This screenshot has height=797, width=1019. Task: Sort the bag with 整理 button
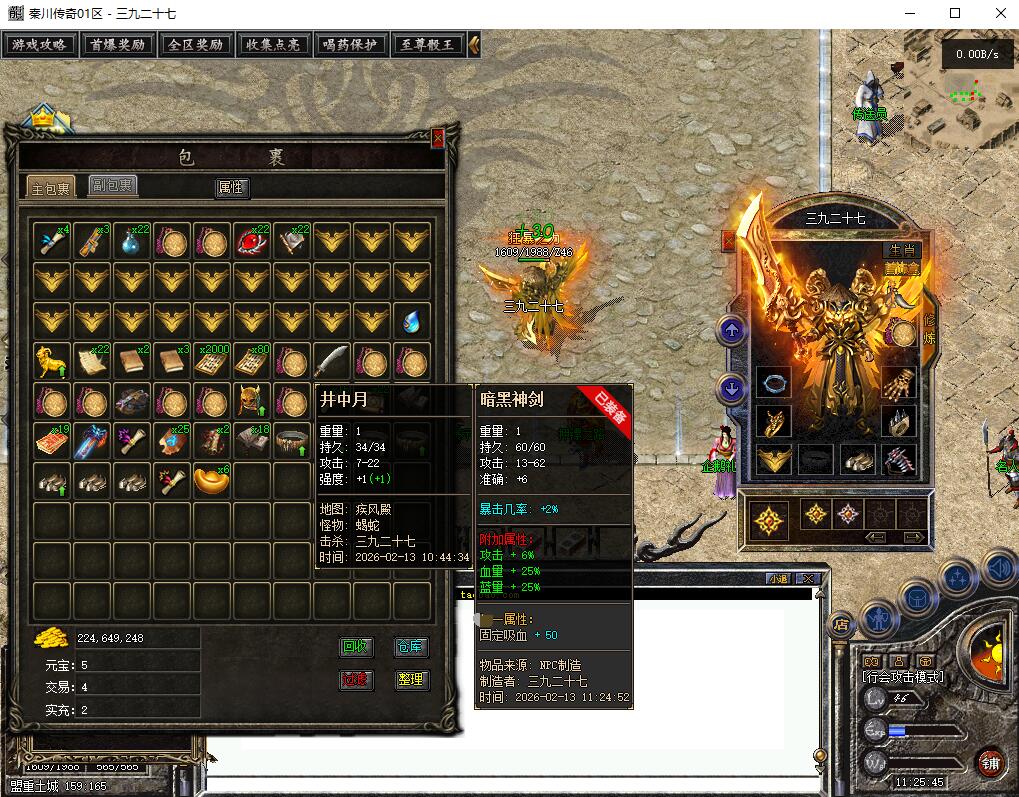411,680
